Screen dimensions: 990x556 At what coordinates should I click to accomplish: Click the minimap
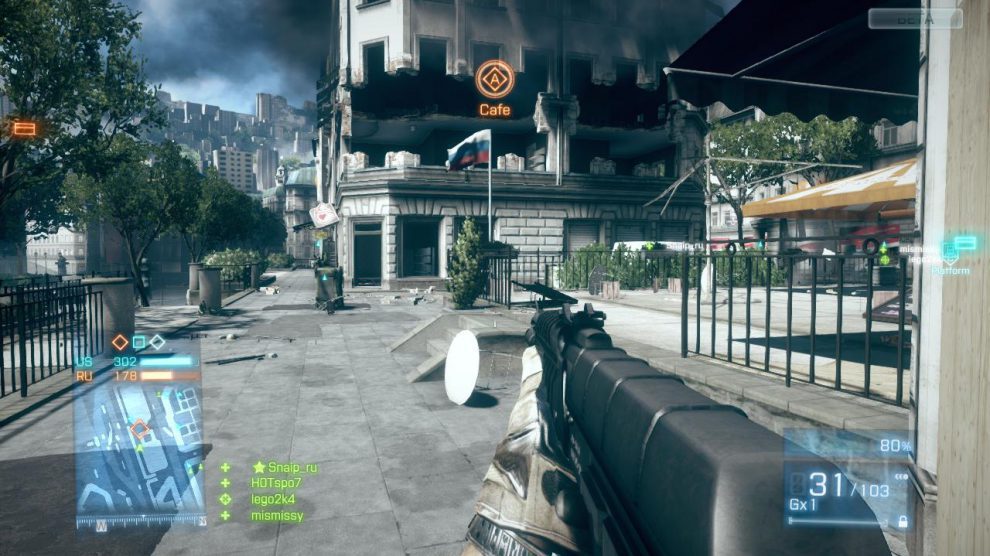138,449
